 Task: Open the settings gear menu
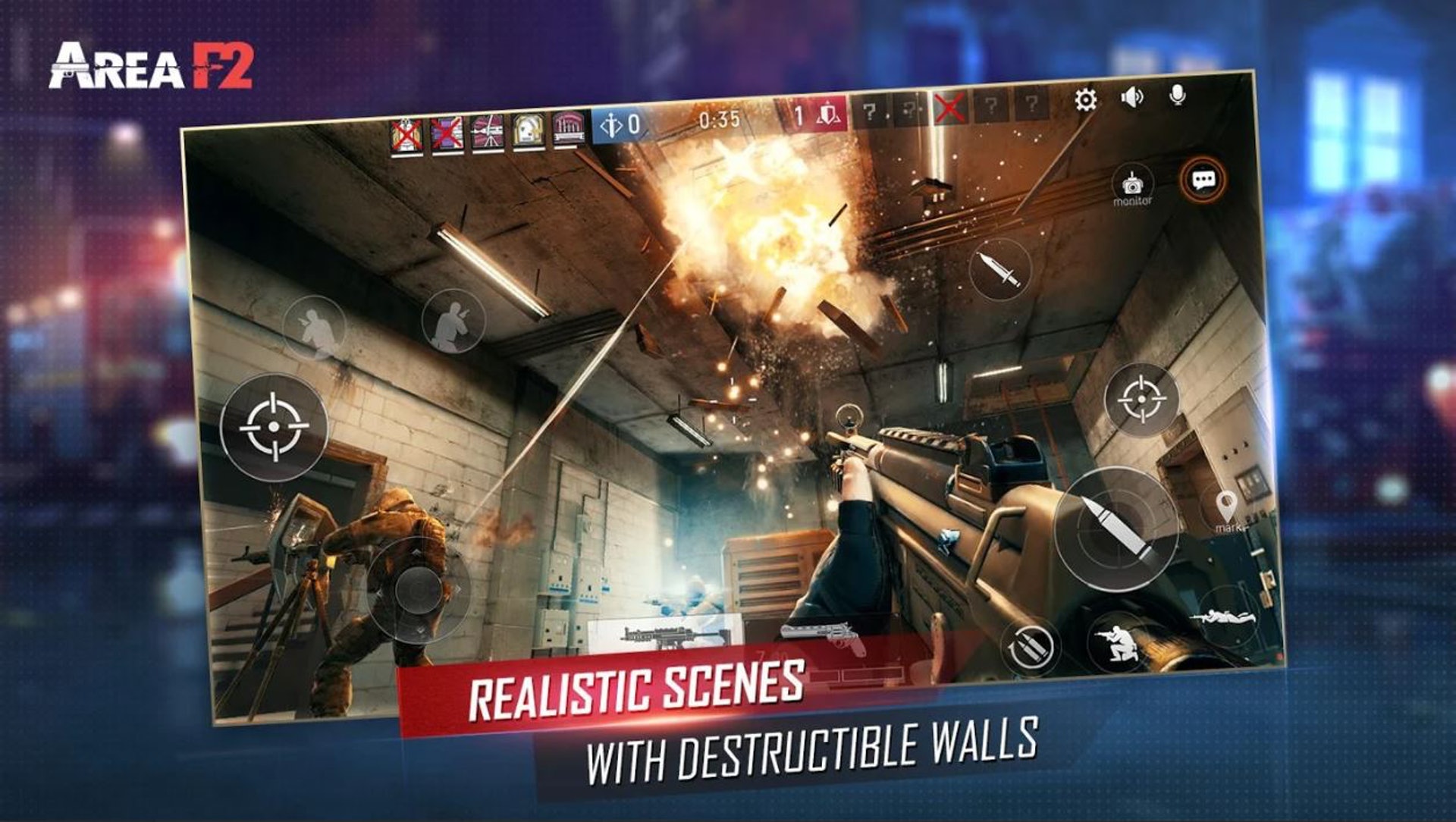click(x=1085, y=100)
